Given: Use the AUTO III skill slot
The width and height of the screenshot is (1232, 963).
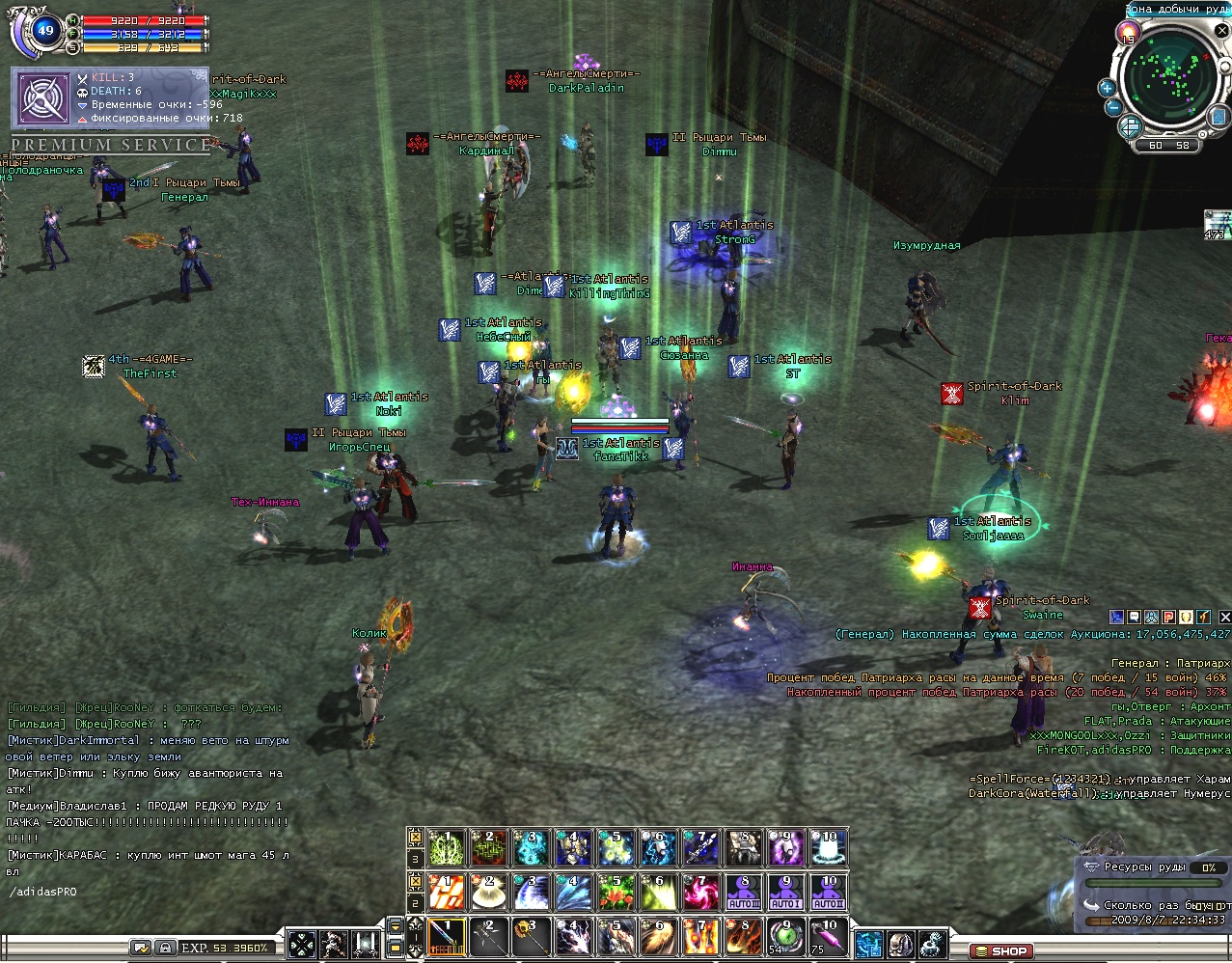Looking at the screenshot, I should (744, 892).
